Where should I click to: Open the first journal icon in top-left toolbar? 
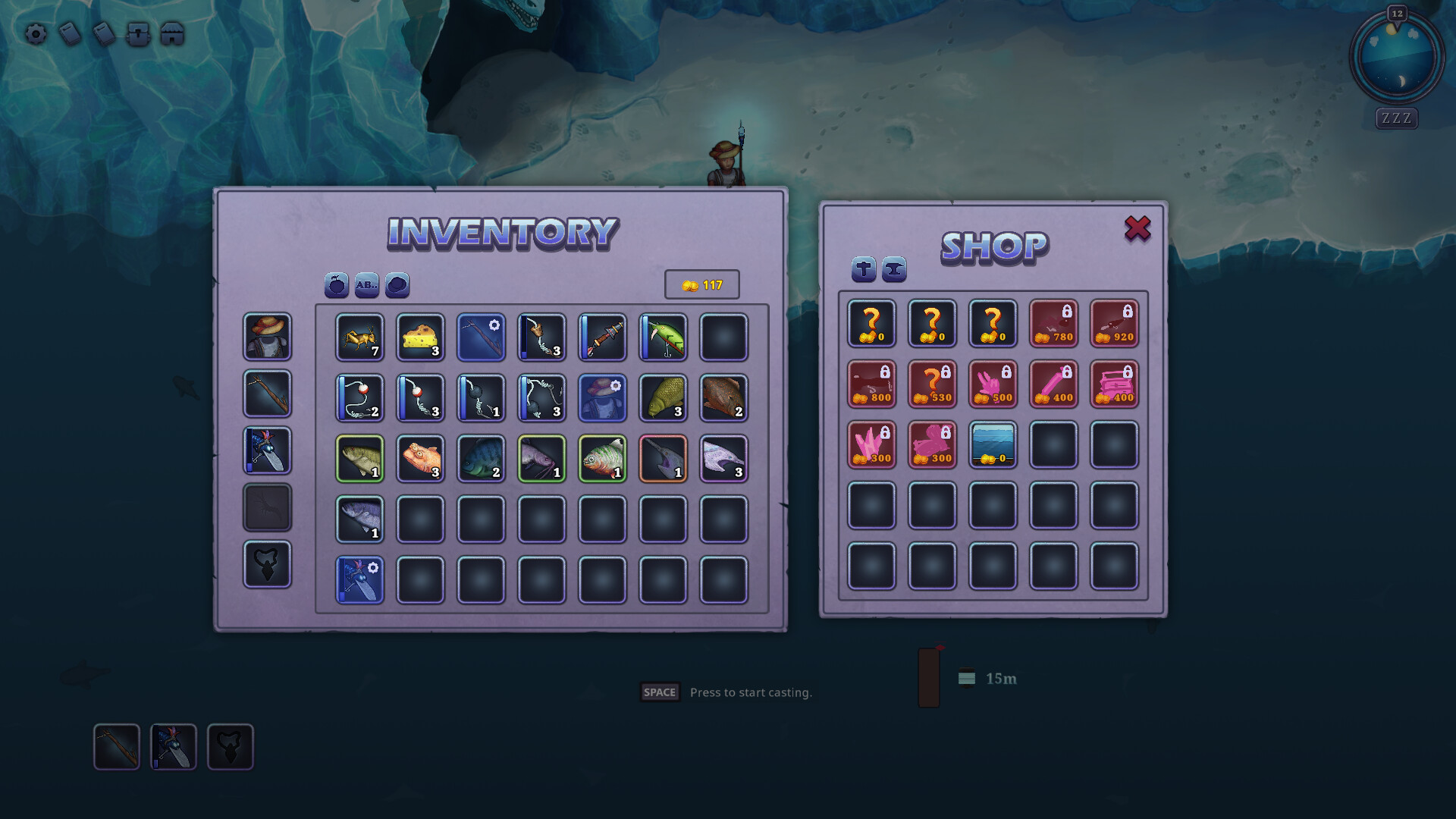69,33
